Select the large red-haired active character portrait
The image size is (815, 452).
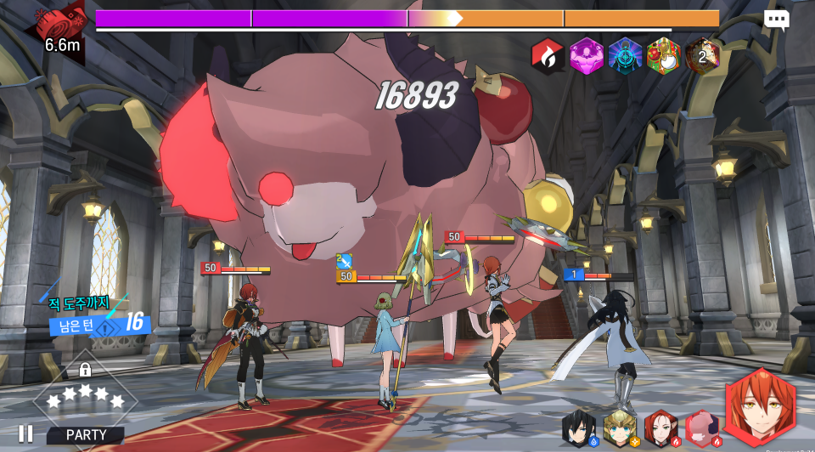click(x=760, y=407)
